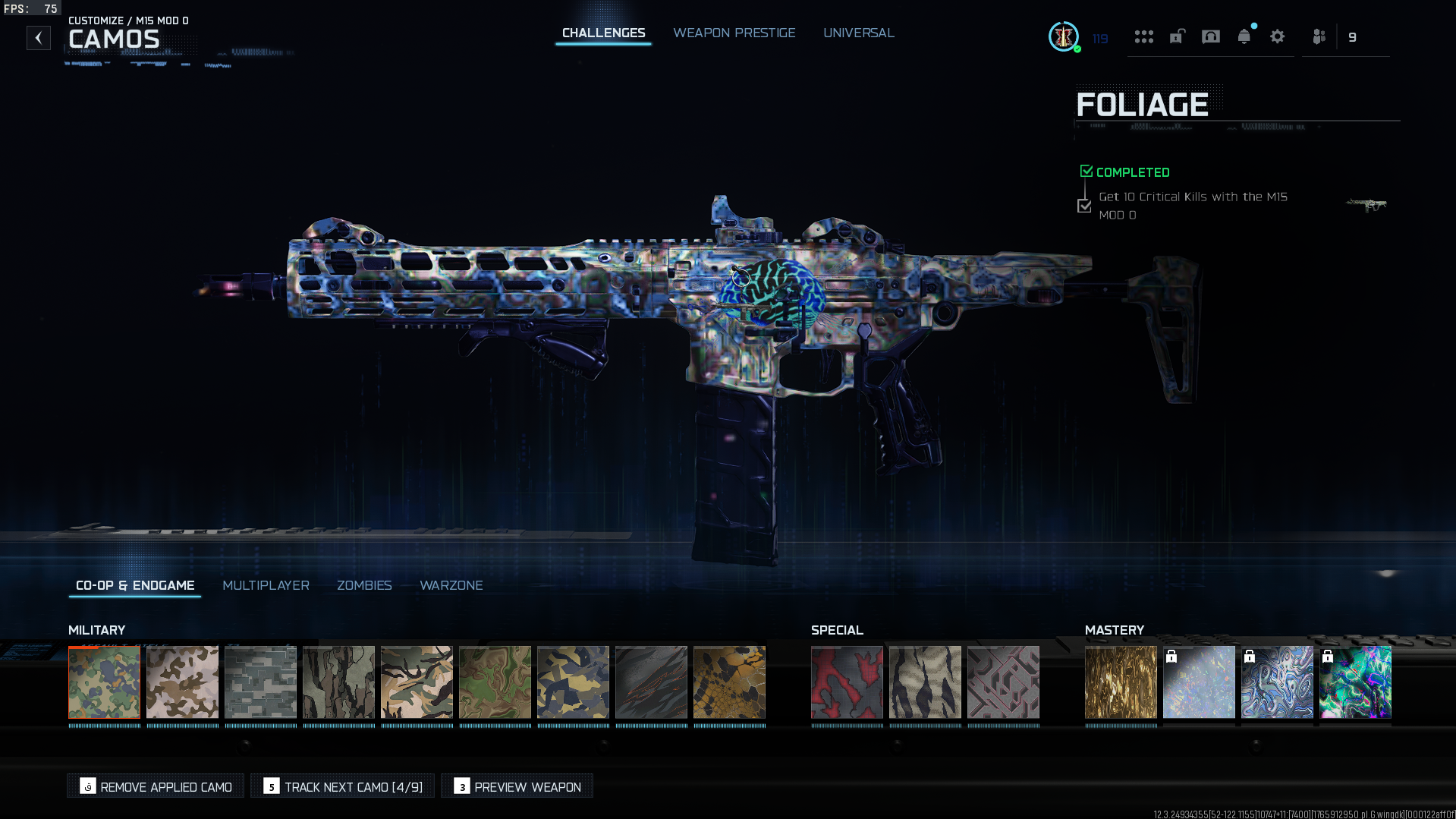Open the settings gear icon
The height and width of the screenshot is (819, 1456).
1277,36
